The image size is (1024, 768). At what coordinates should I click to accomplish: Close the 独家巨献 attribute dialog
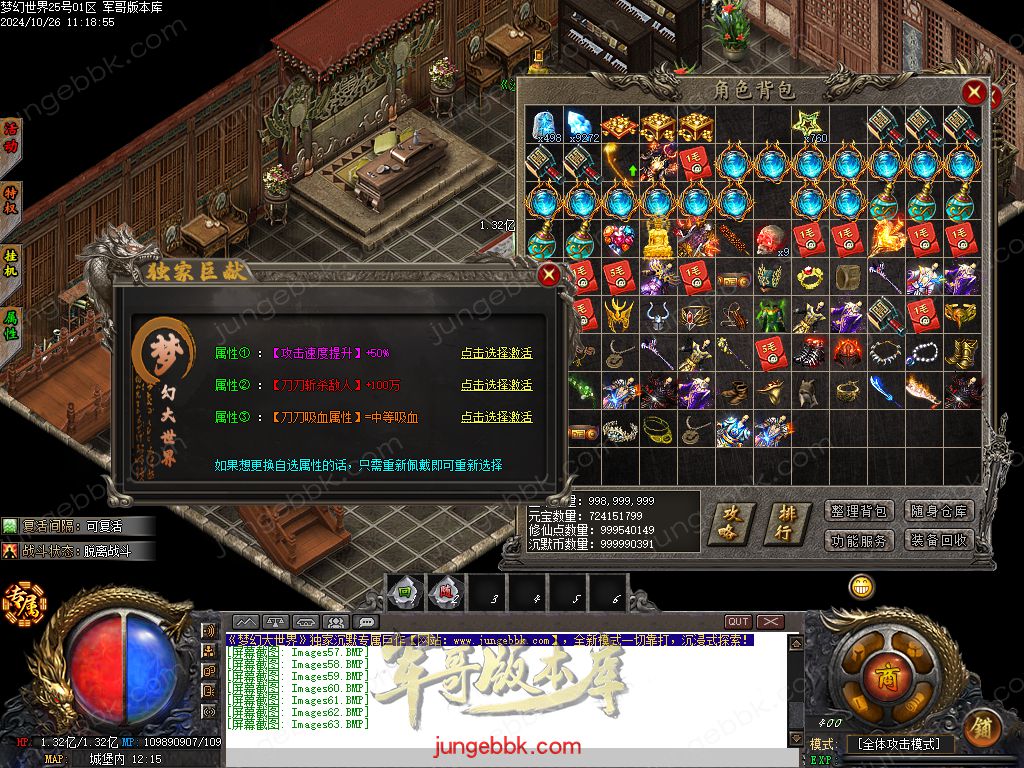click(549, 276)
